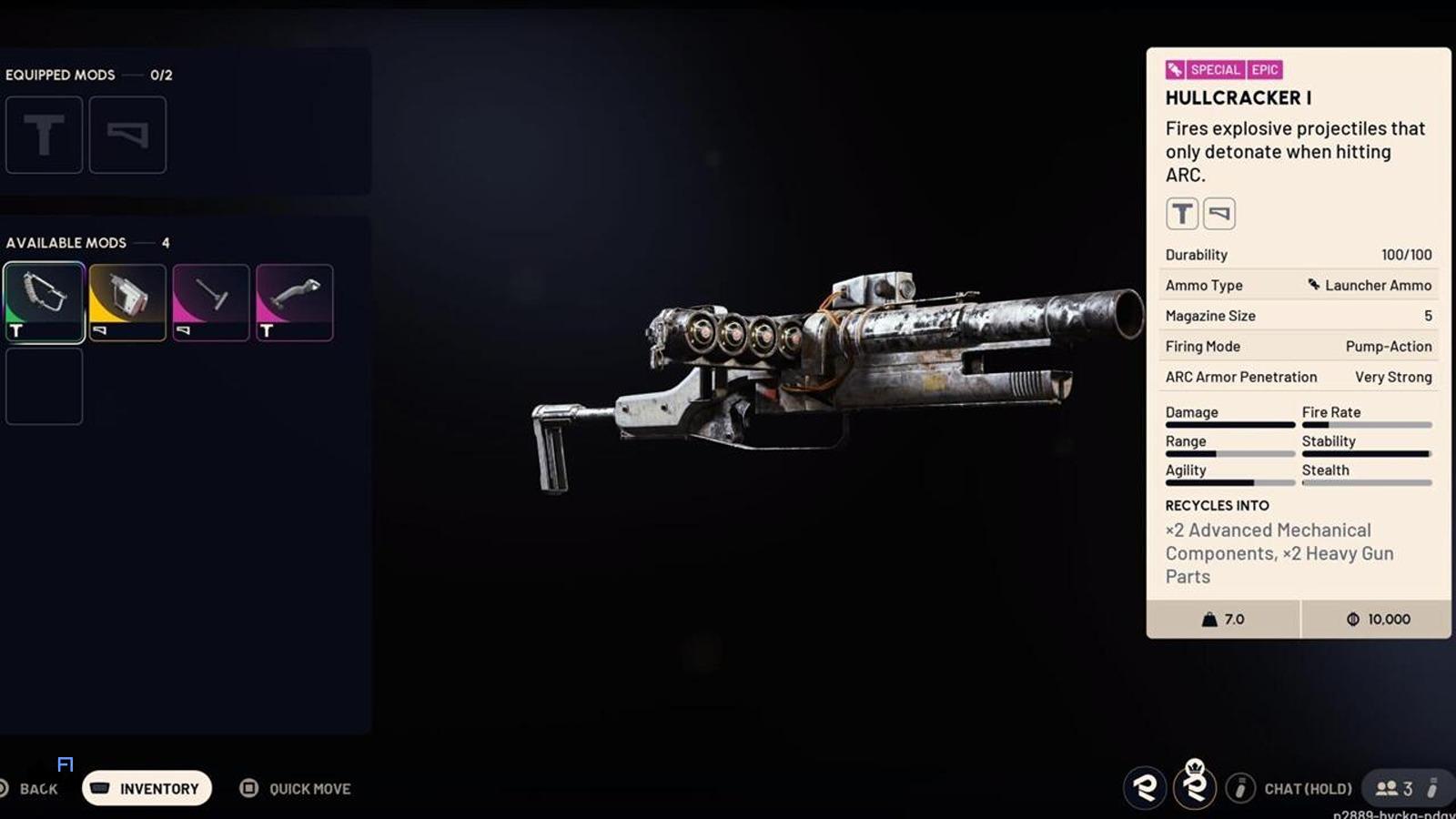The height and width of the screenshot is (819, 1456).
Task: Open the party members count panel
Action: pos(1394,788)
